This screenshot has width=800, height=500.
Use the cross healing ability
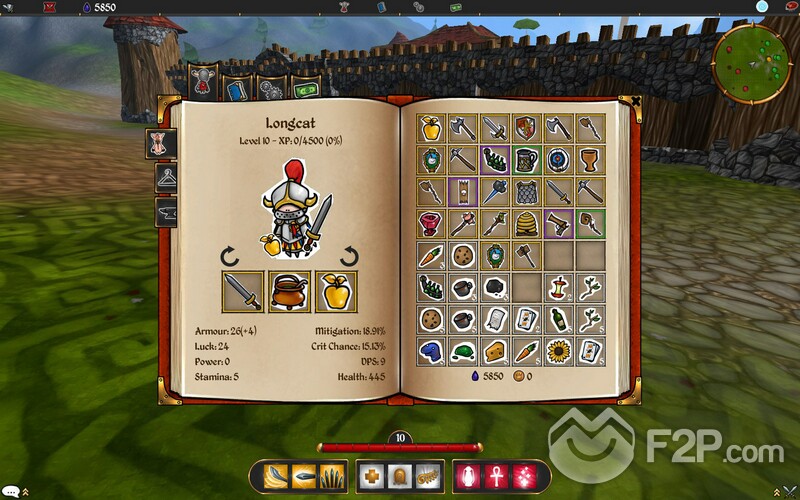tap(371, 475)
